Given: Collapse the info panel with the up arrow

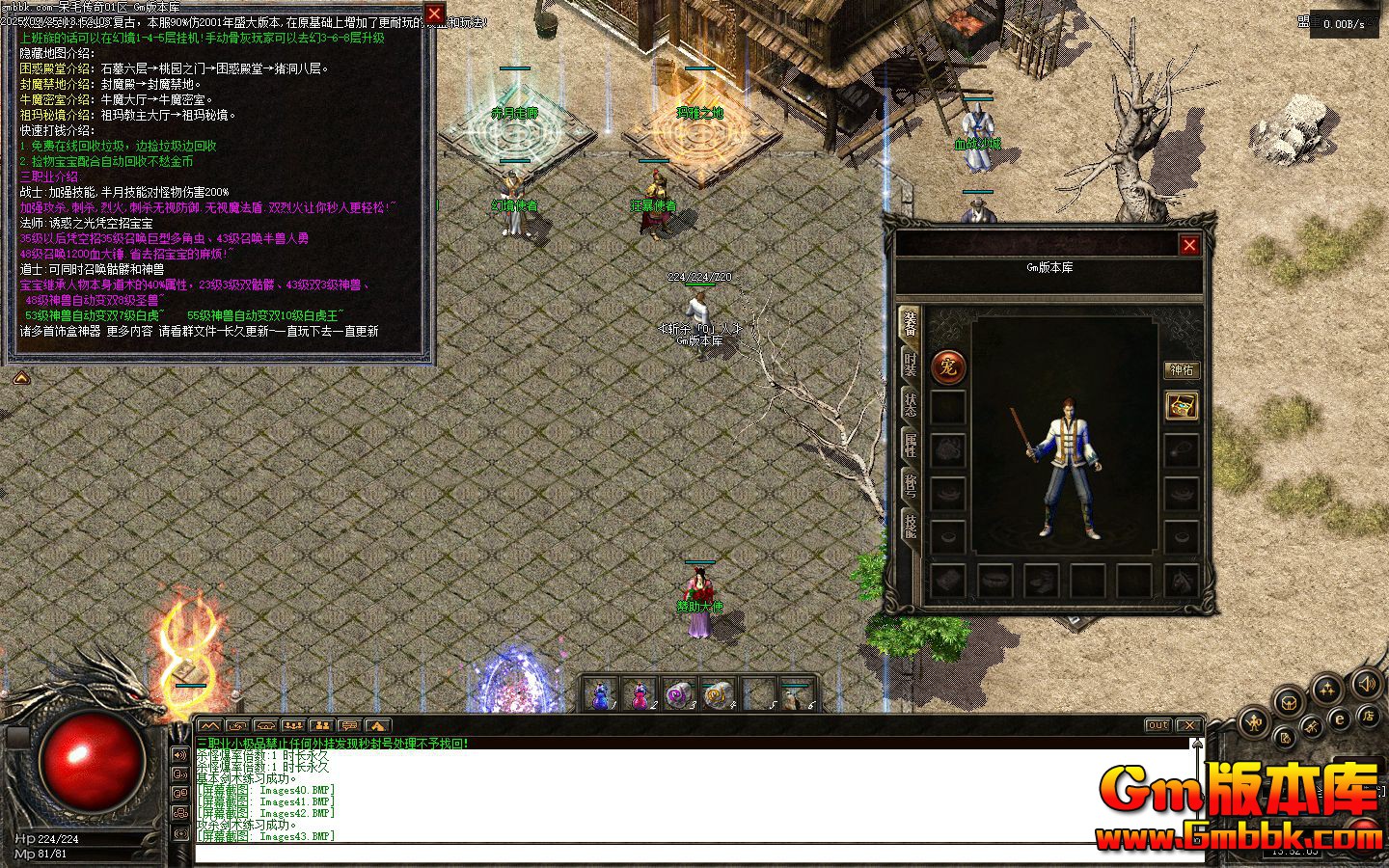Looking at the screenshot, I should tap(20, 378).
